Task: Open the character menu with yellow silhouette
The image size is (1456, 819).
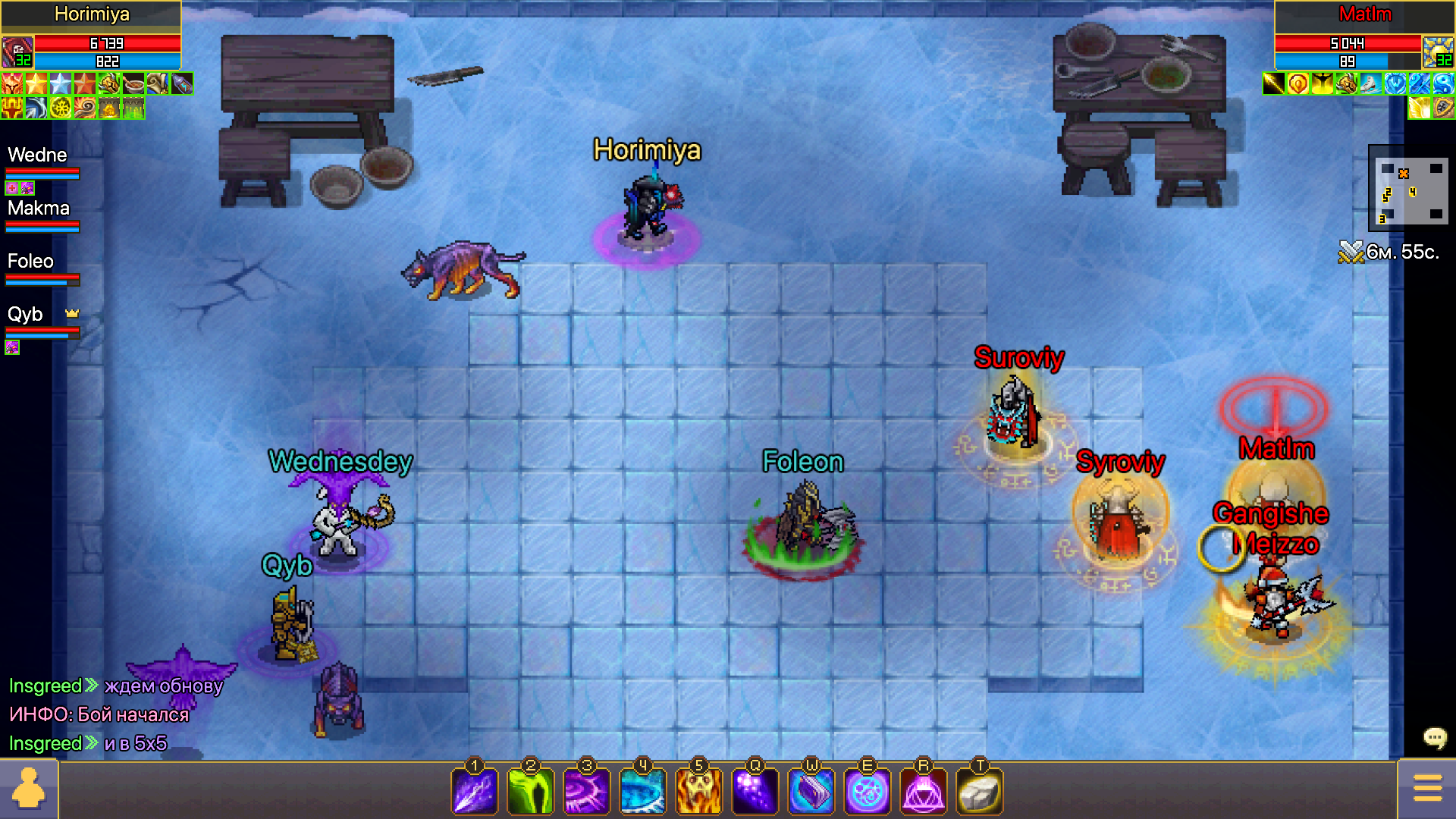Action: click(29, 789)
